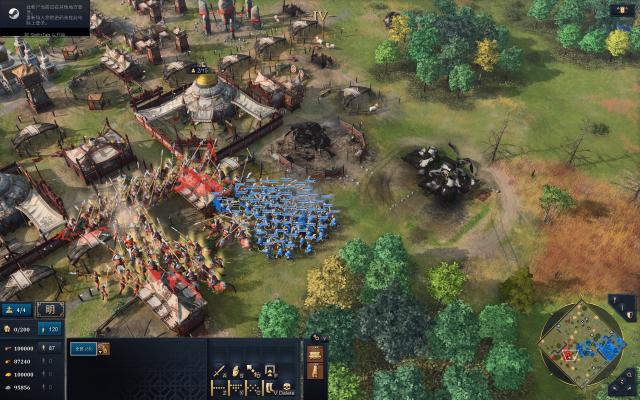Image resolution: width=640 pixels, height=400 pixels.
Task: Click the Steam overlay notification
Action: click(44, 16)
